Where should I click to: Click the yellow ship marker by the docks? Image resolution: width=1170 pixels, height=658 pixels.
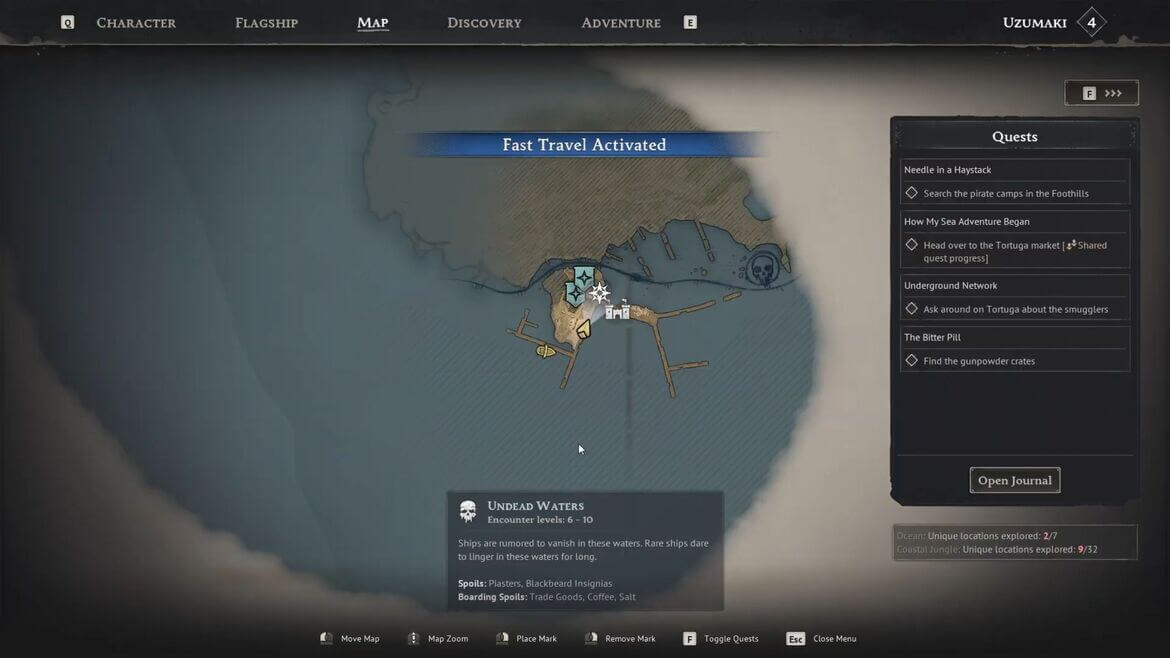546,351
